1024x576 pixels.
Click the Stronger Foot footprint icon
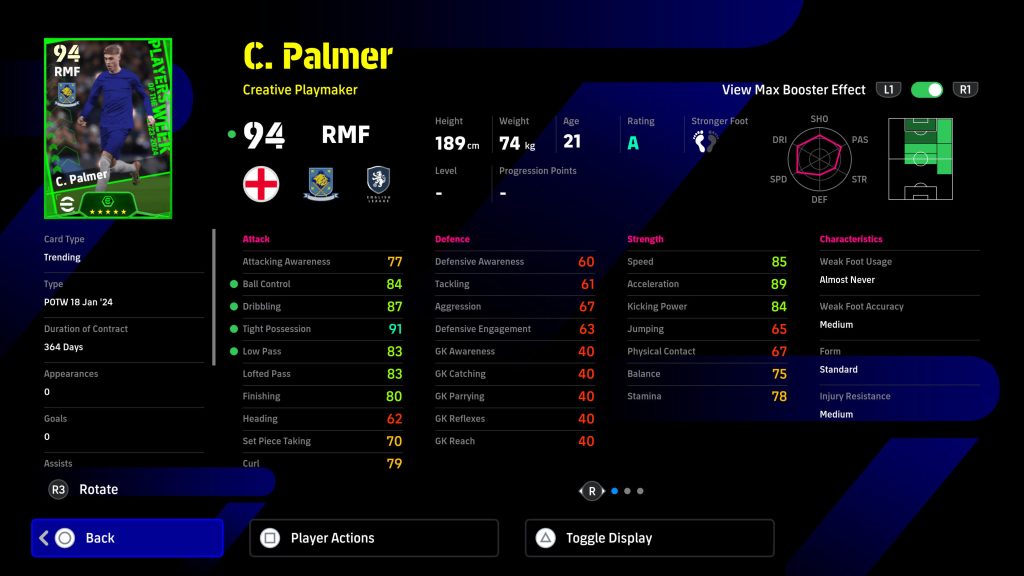(706, 141)
